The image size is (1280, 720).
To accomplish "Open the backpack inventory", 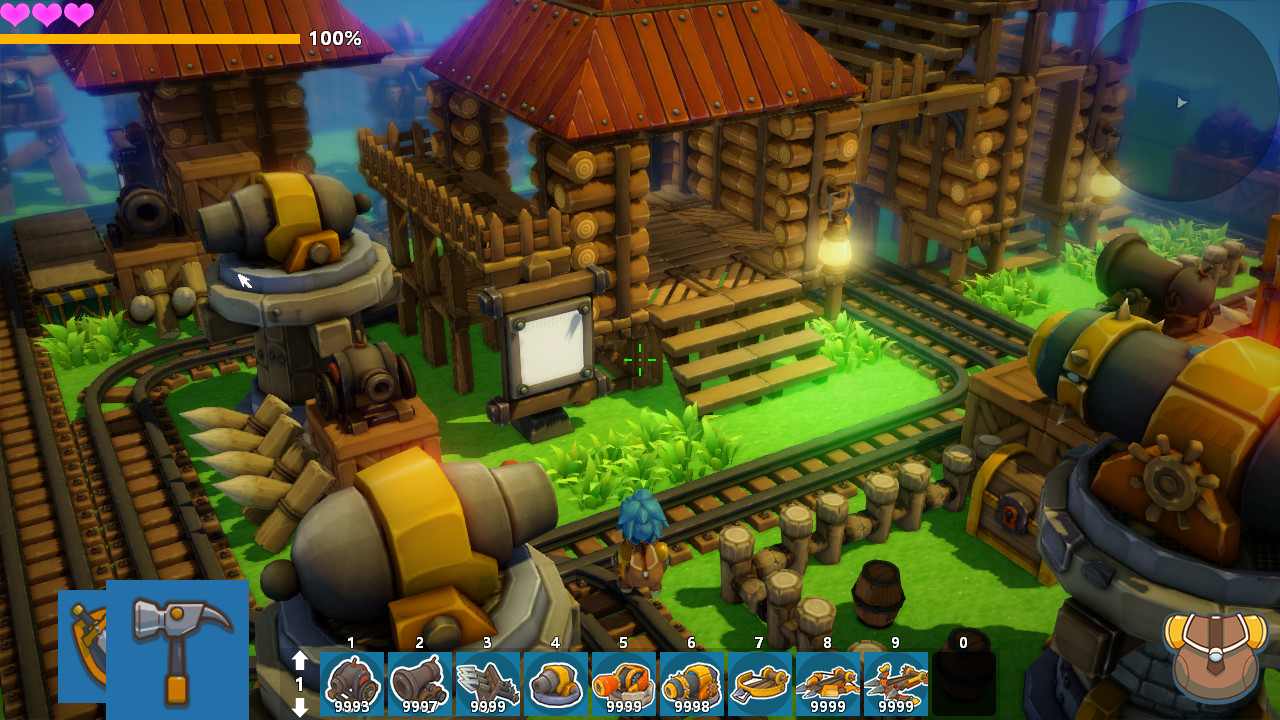I will [x=1214, y=655].
